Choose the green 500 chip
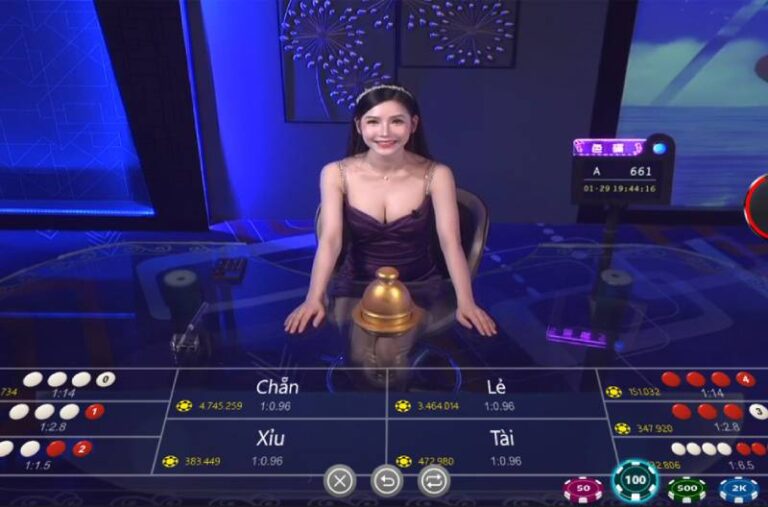 click(687, 489)
